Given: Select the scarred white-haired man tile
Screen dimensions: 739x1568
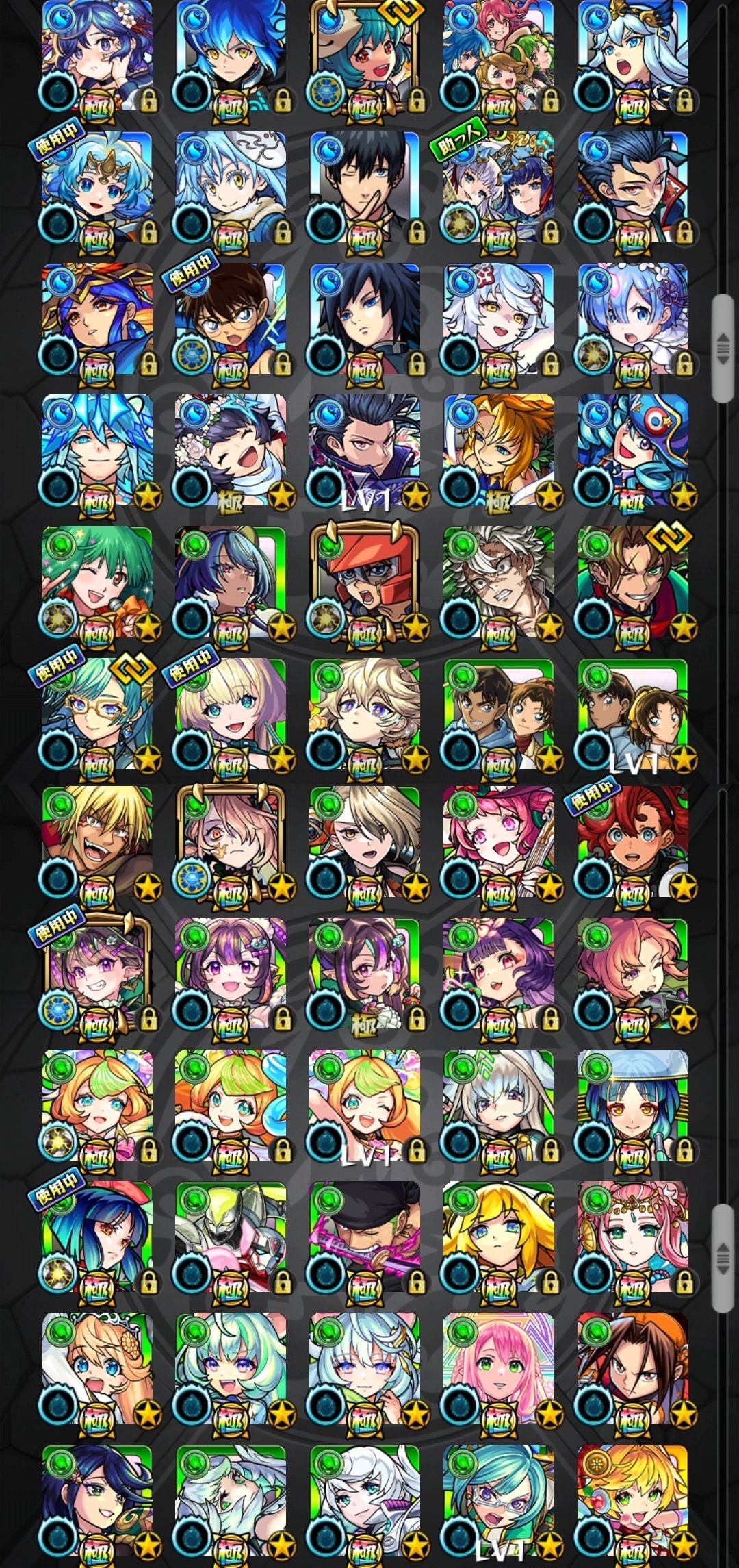Looking at the screenshot, I should click(498, 583).
